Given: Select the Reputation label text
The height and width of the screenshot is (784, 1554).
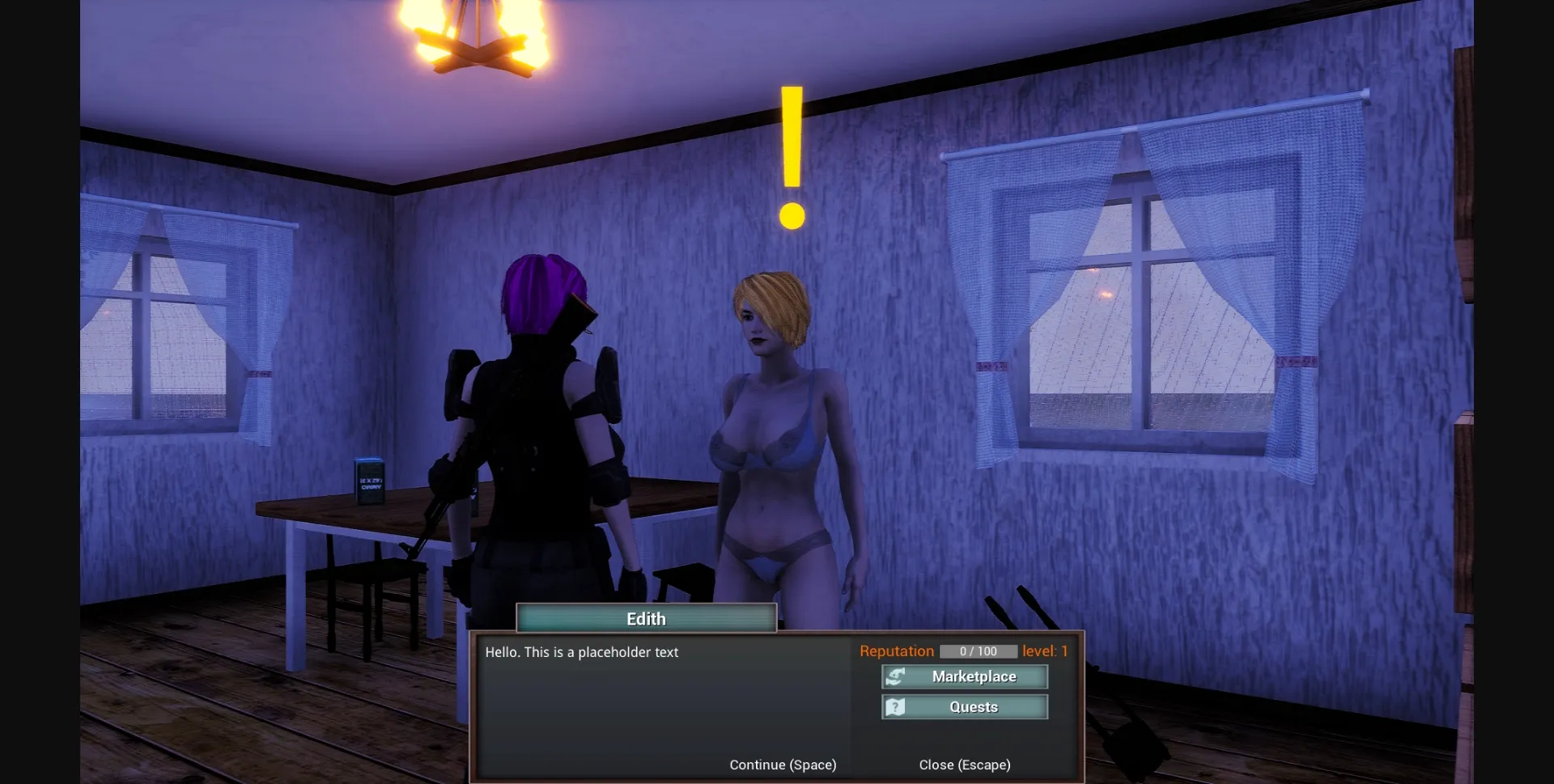Looking at the screenshot, I should pyautogui.click(x=896, y=651).
